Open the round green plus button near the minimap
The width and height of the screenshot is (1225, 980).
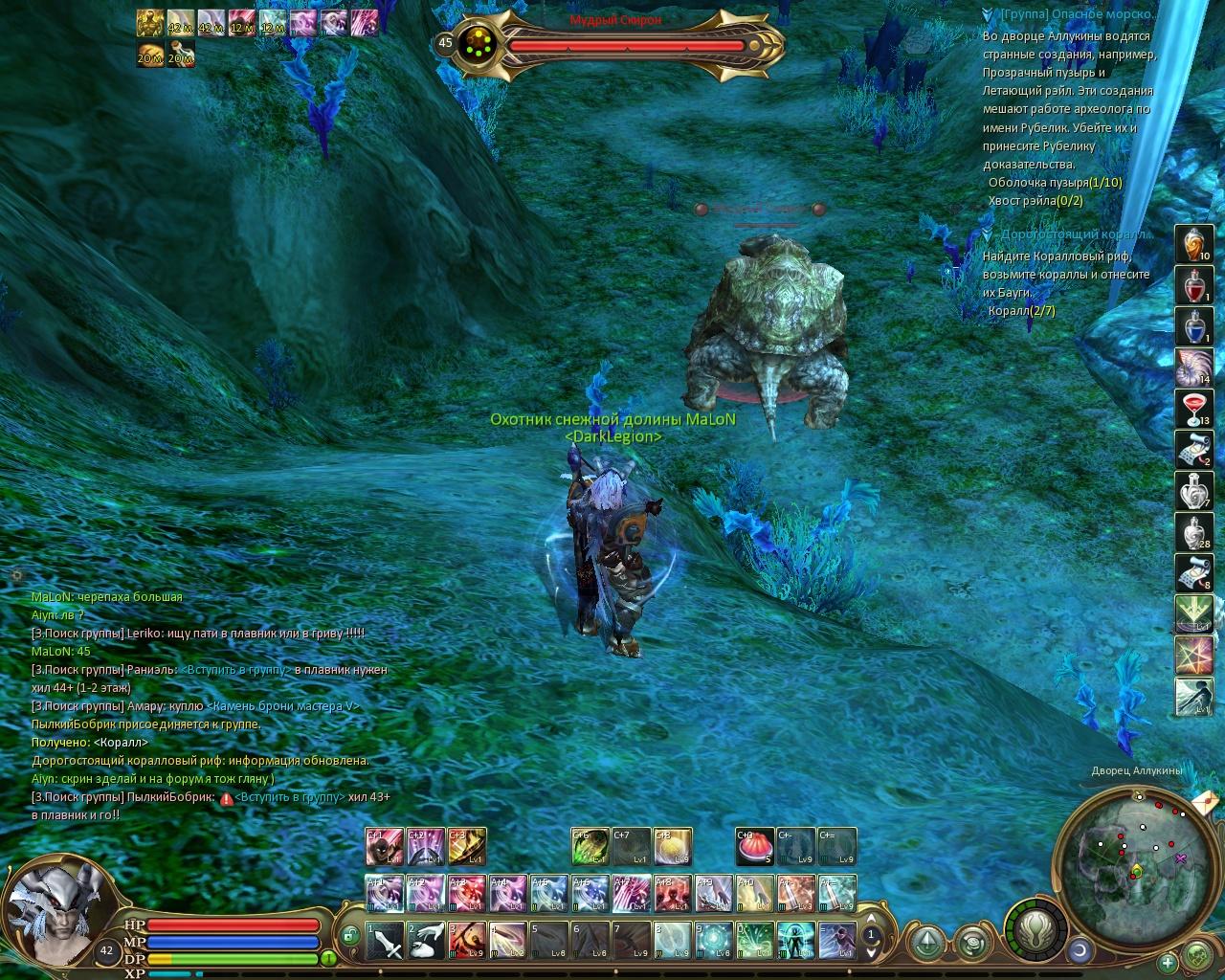click(1168, 962)
